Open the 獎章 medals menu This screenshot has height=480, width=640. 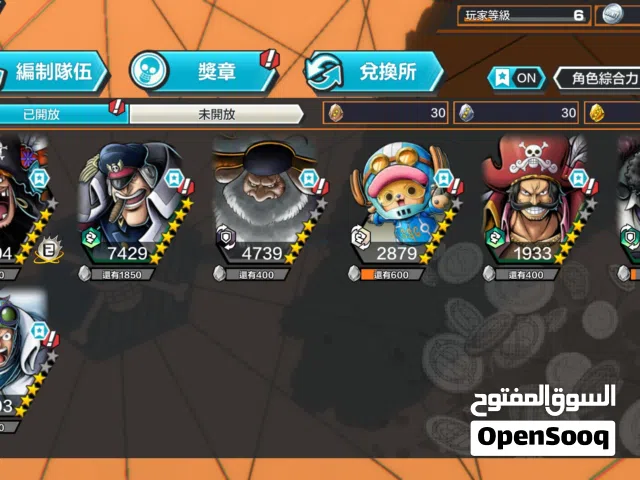(203, 72)
